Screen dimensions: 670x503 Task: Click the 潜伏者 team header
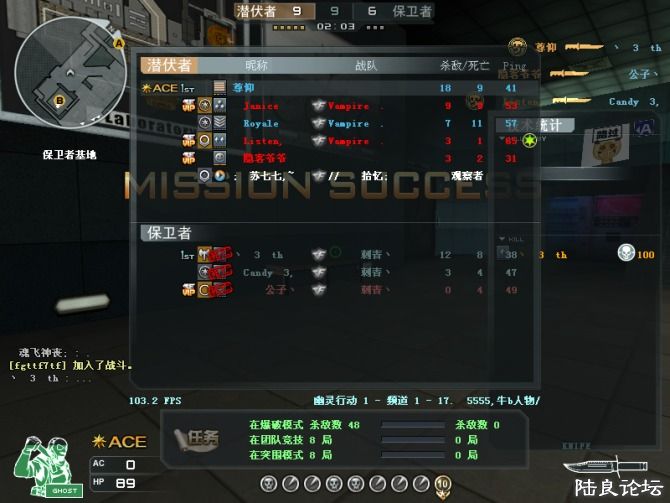tap(170, 66)
